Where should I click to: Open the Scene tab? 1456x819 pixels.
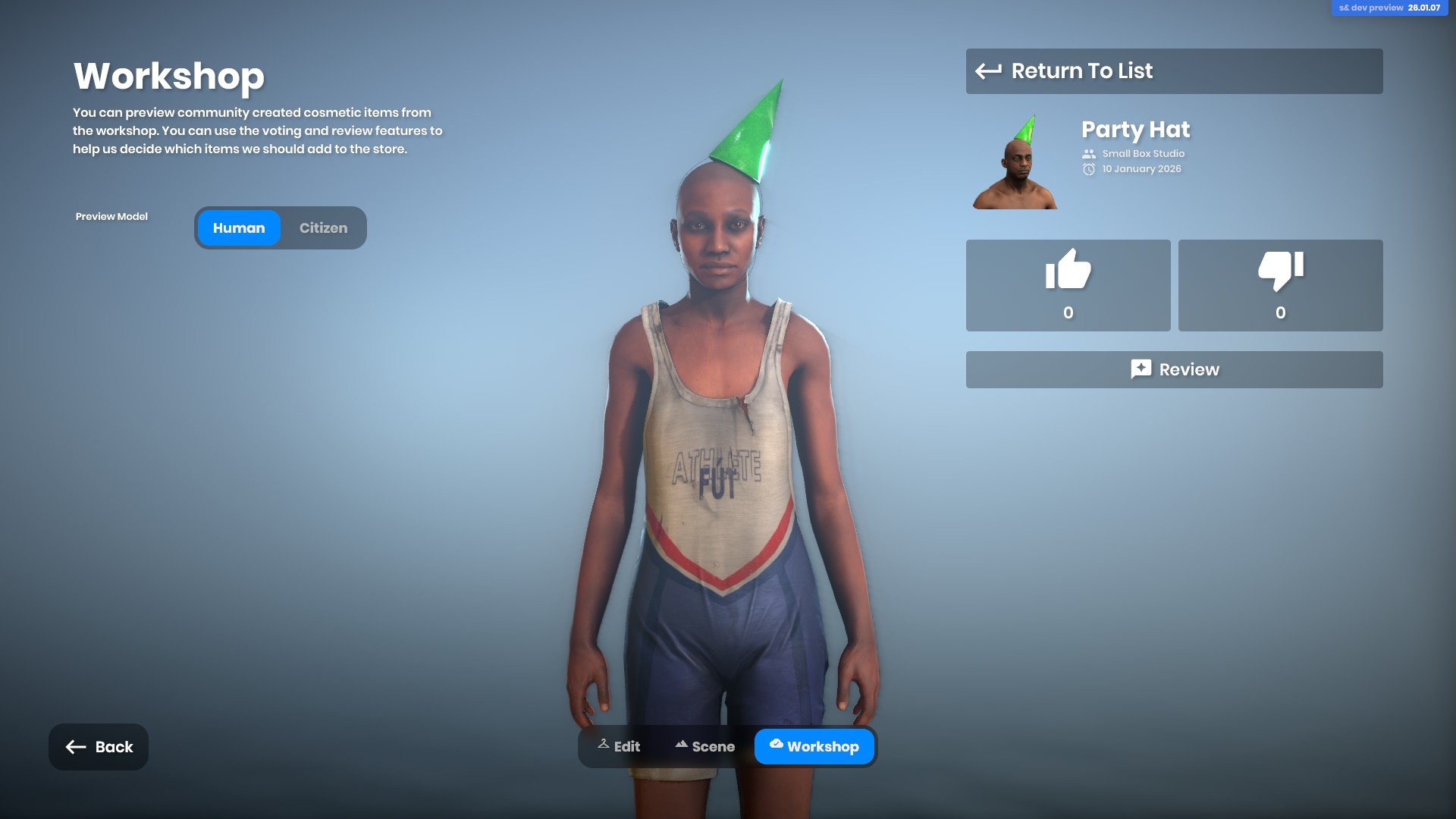[704, 747]
